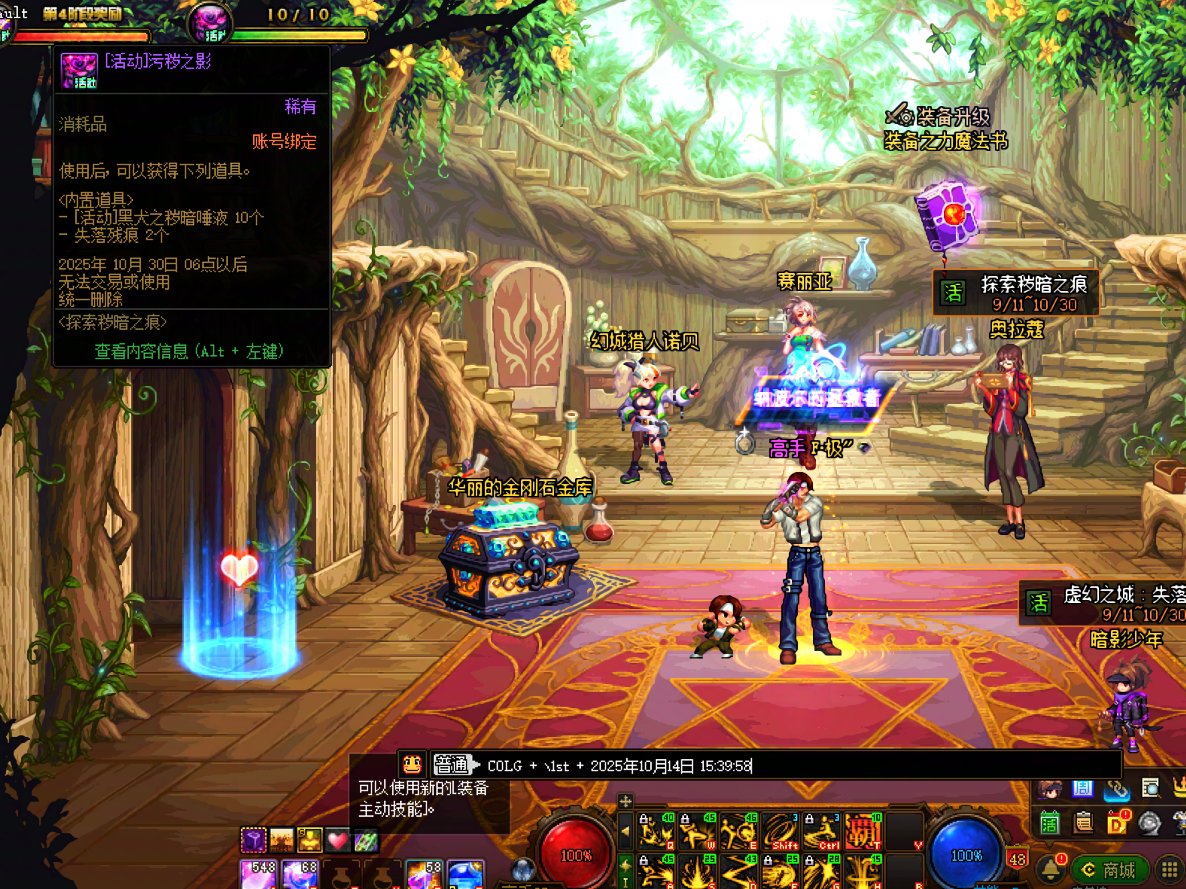Click the 污秽之影 reward icon at top
This screenshot has width=1186, height=889.
pyautogui.click(x=211, y=21)
